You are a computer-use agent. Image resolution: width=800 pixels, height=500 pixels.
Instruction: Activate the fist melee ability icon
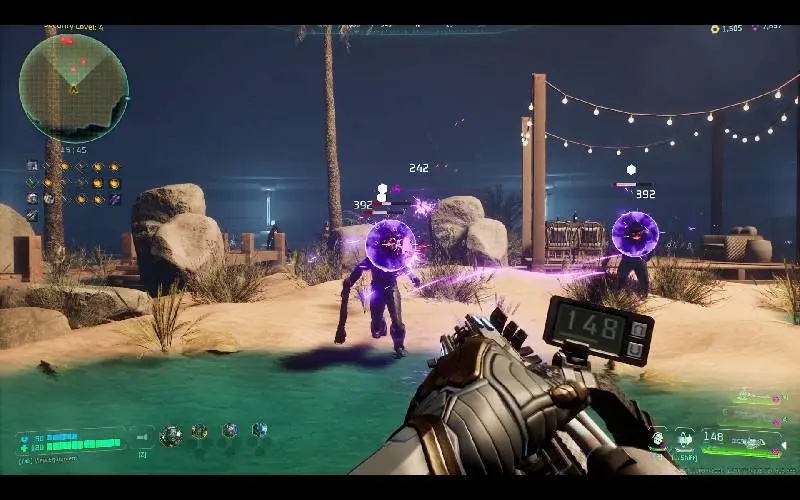658,437
